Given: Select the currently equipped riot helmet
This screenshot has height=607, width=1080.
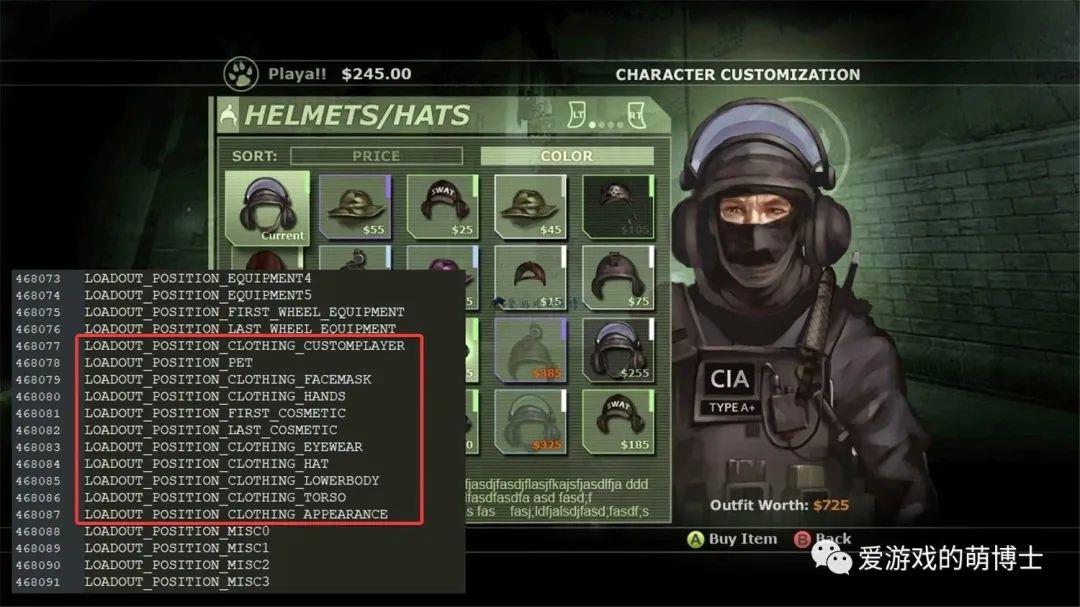Looking at the screenshot, I should (x=267, y=207).
